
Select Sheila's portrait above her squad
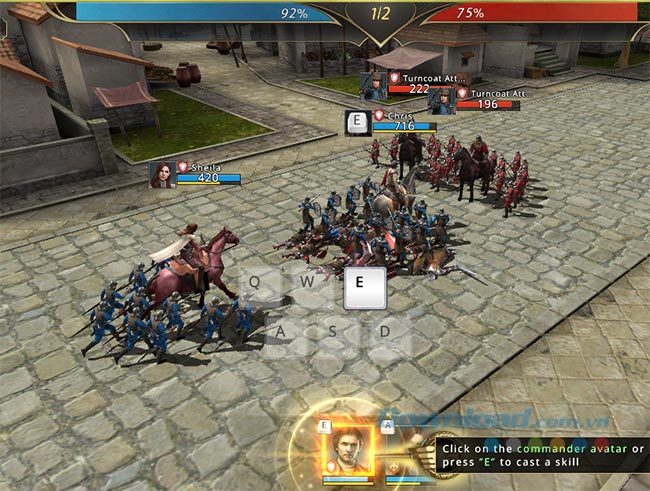[x=161, y=174]
